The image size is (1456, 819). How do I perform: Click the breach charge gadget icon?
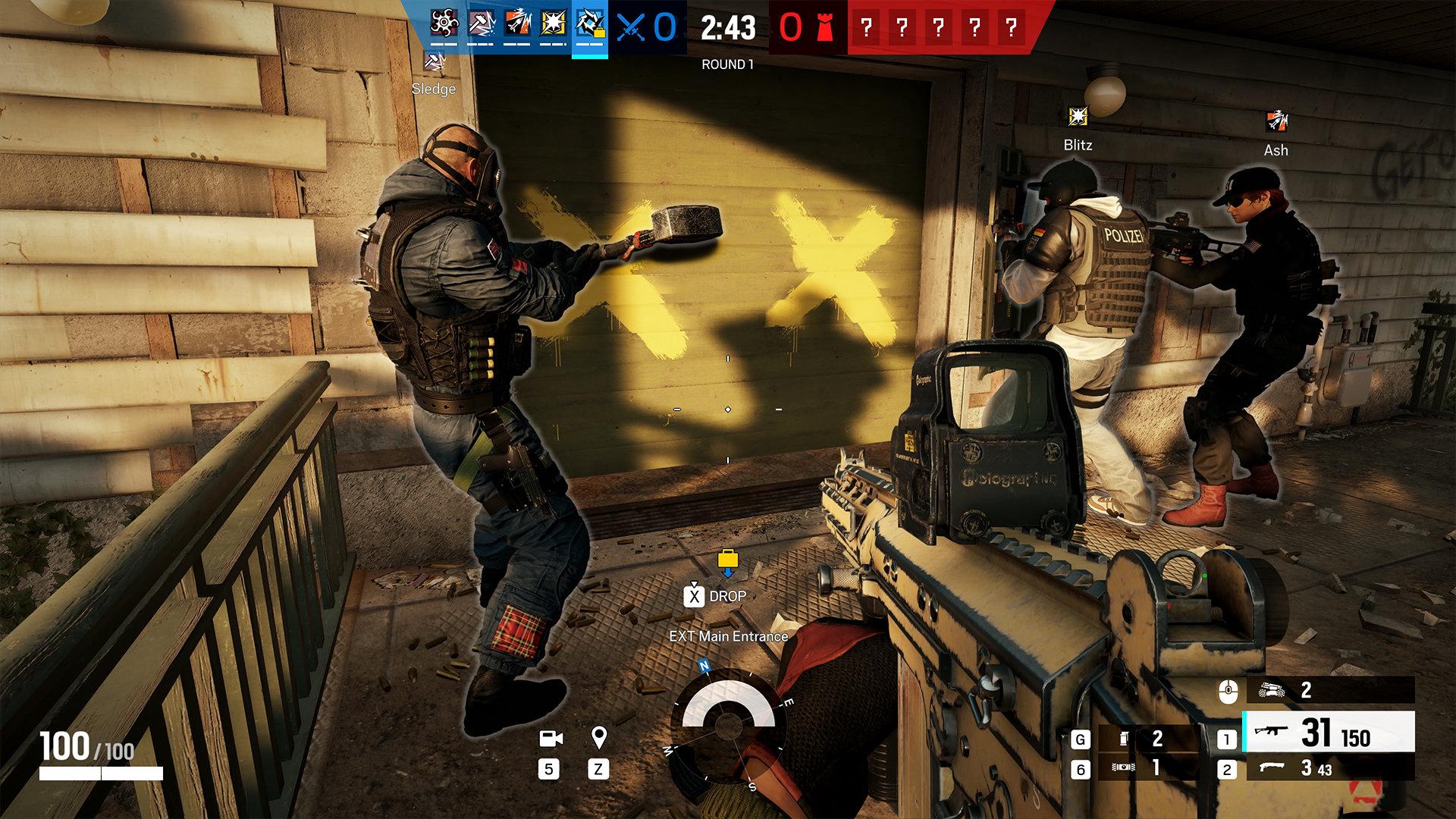(x=1125, y=767)
